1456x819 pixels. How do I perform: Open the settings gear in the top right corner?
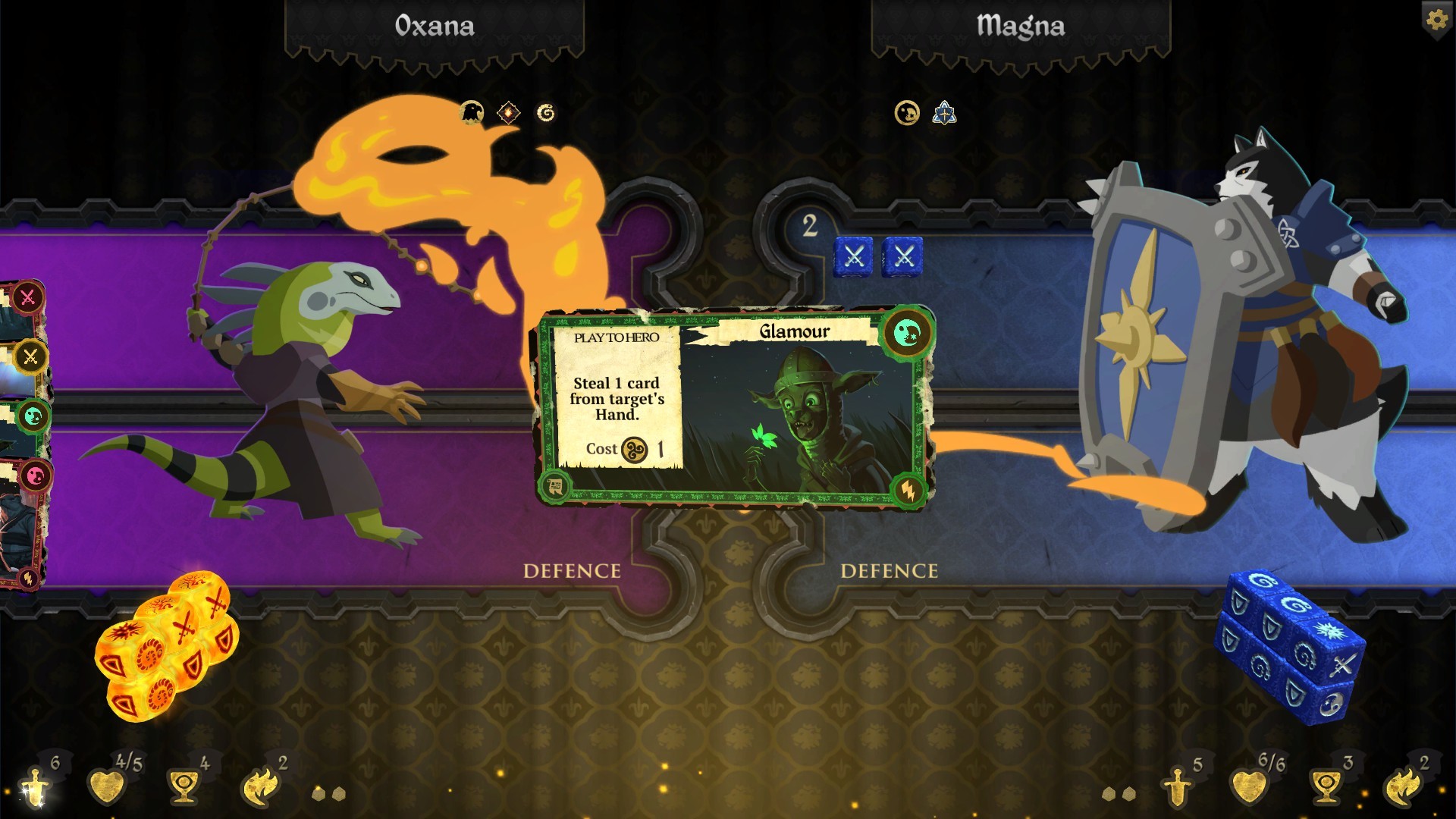[x=1436, y=20]
